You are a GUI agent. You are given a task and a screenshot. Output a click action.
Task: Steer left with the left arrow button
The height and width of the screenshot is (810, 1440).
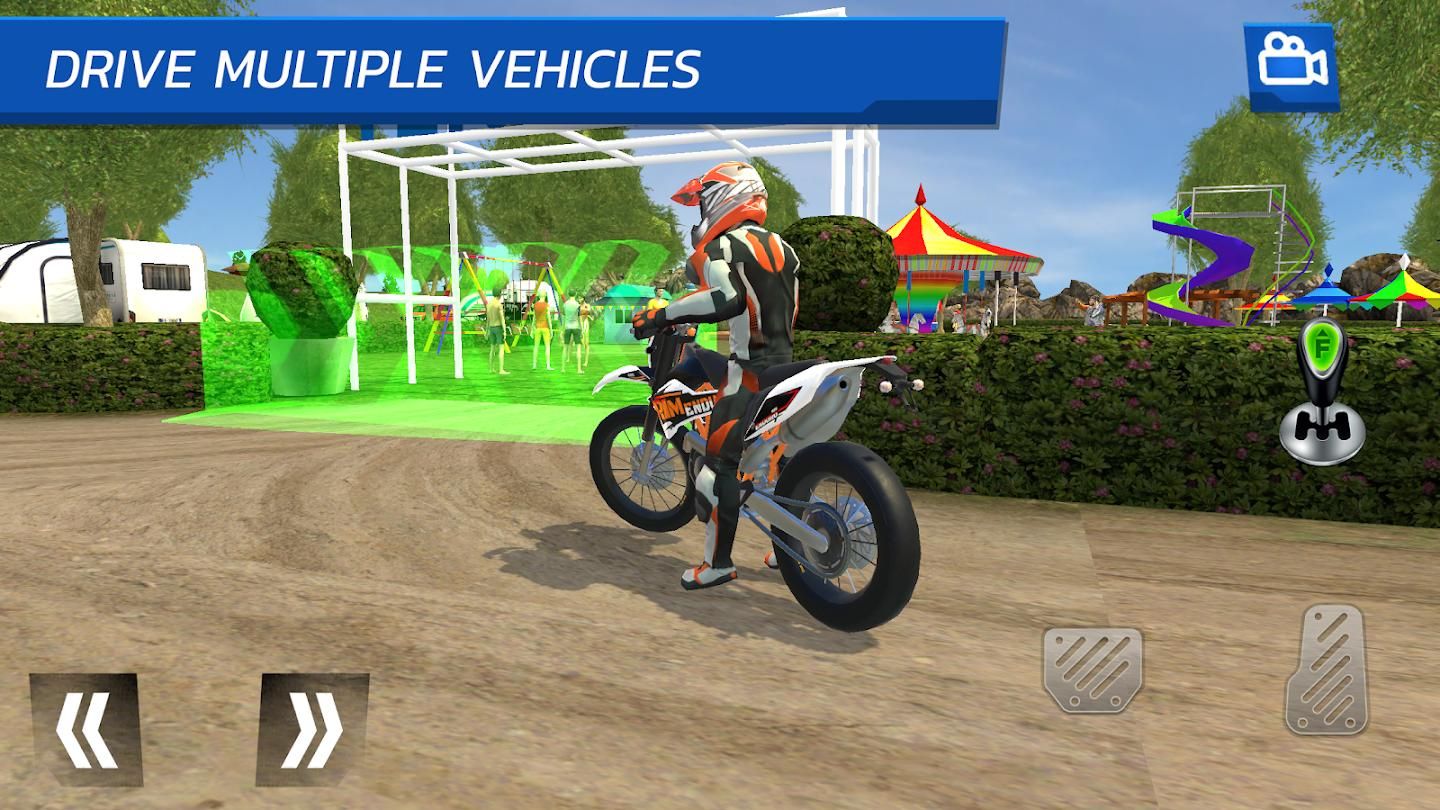point(85,729)
